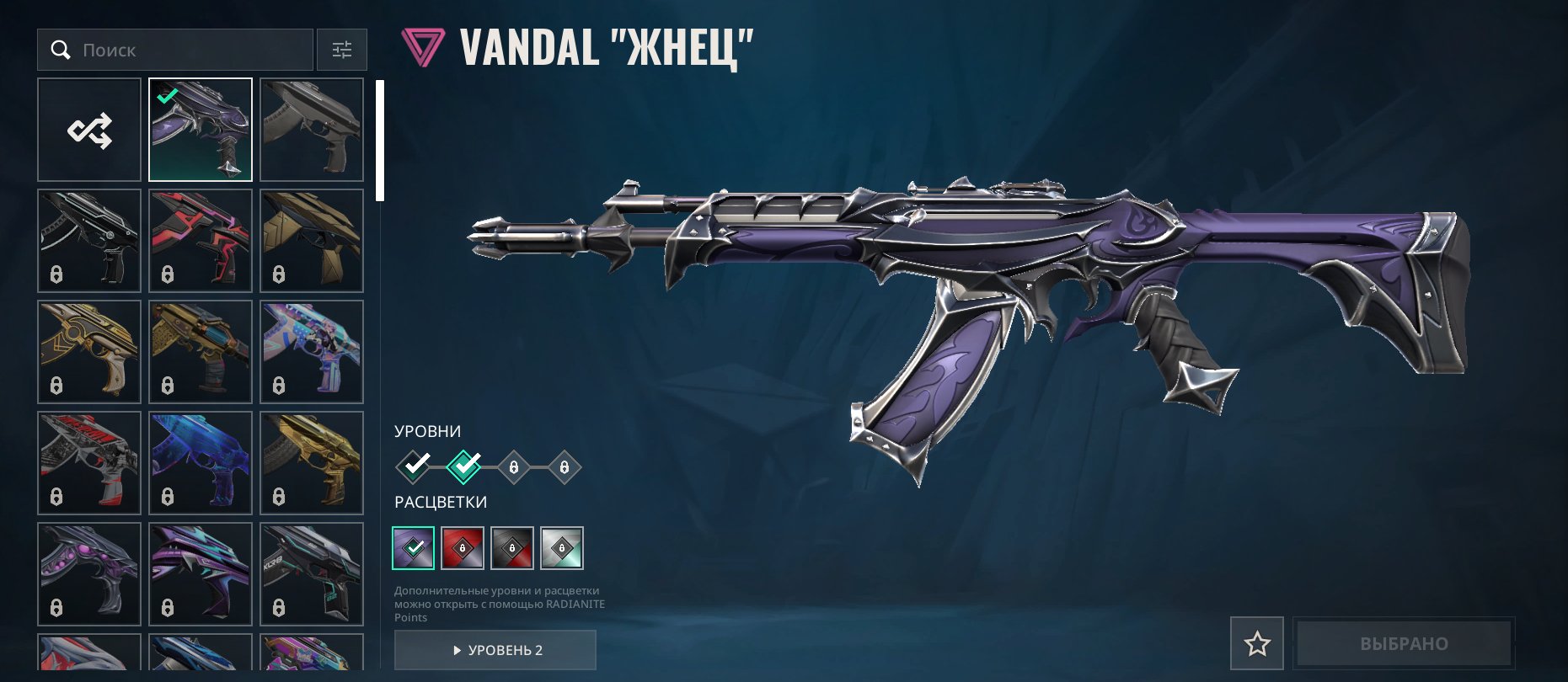Choose the first level diamond
The width and height of the screenshot is (1568, 682).
tap(414, 466)
